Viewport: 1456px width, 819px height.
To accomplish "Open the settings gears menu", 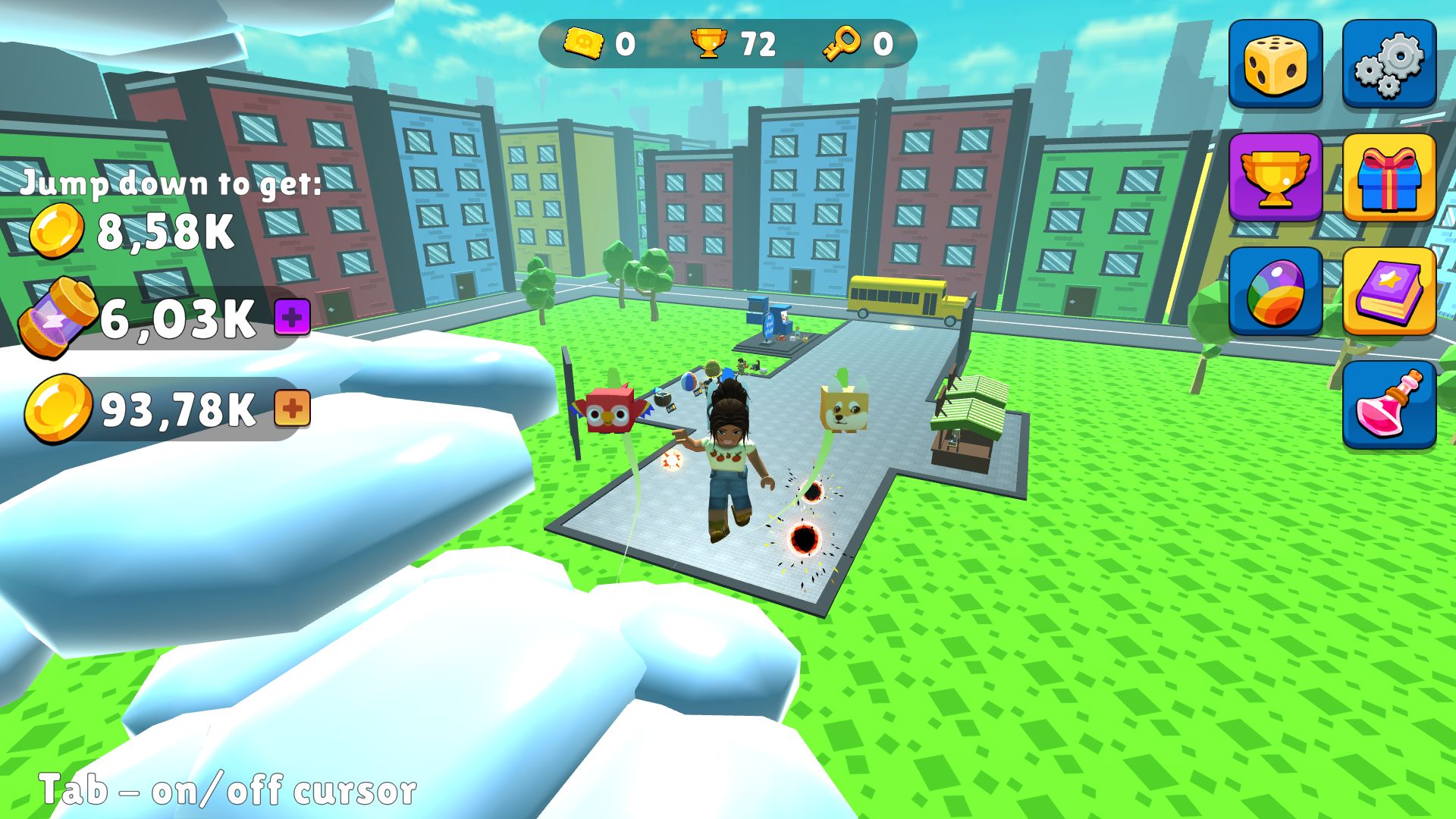I will coord(1389,64).
